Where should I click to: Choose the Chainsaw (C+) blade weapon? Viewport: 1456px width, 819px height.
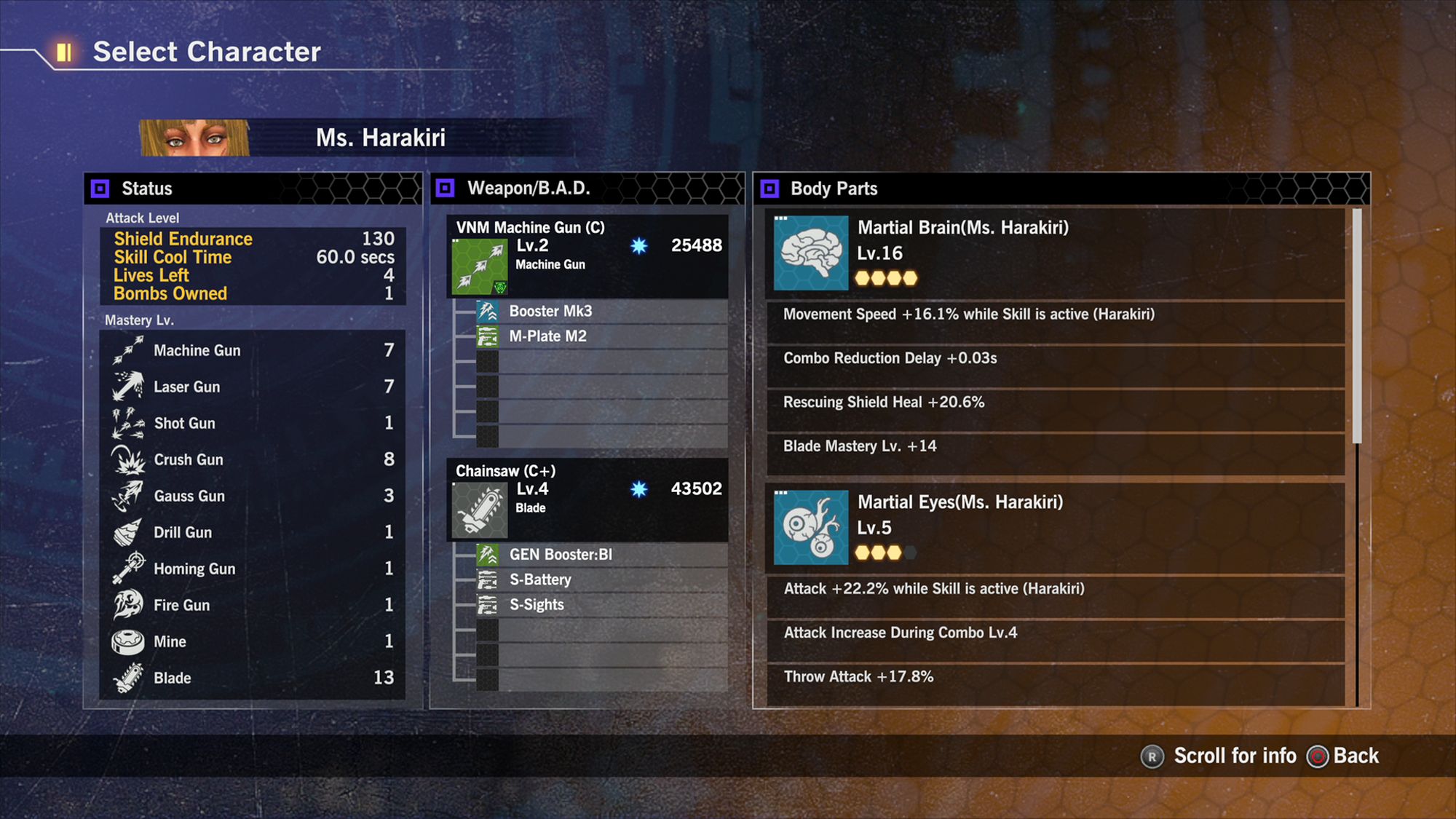pos(587,499)
